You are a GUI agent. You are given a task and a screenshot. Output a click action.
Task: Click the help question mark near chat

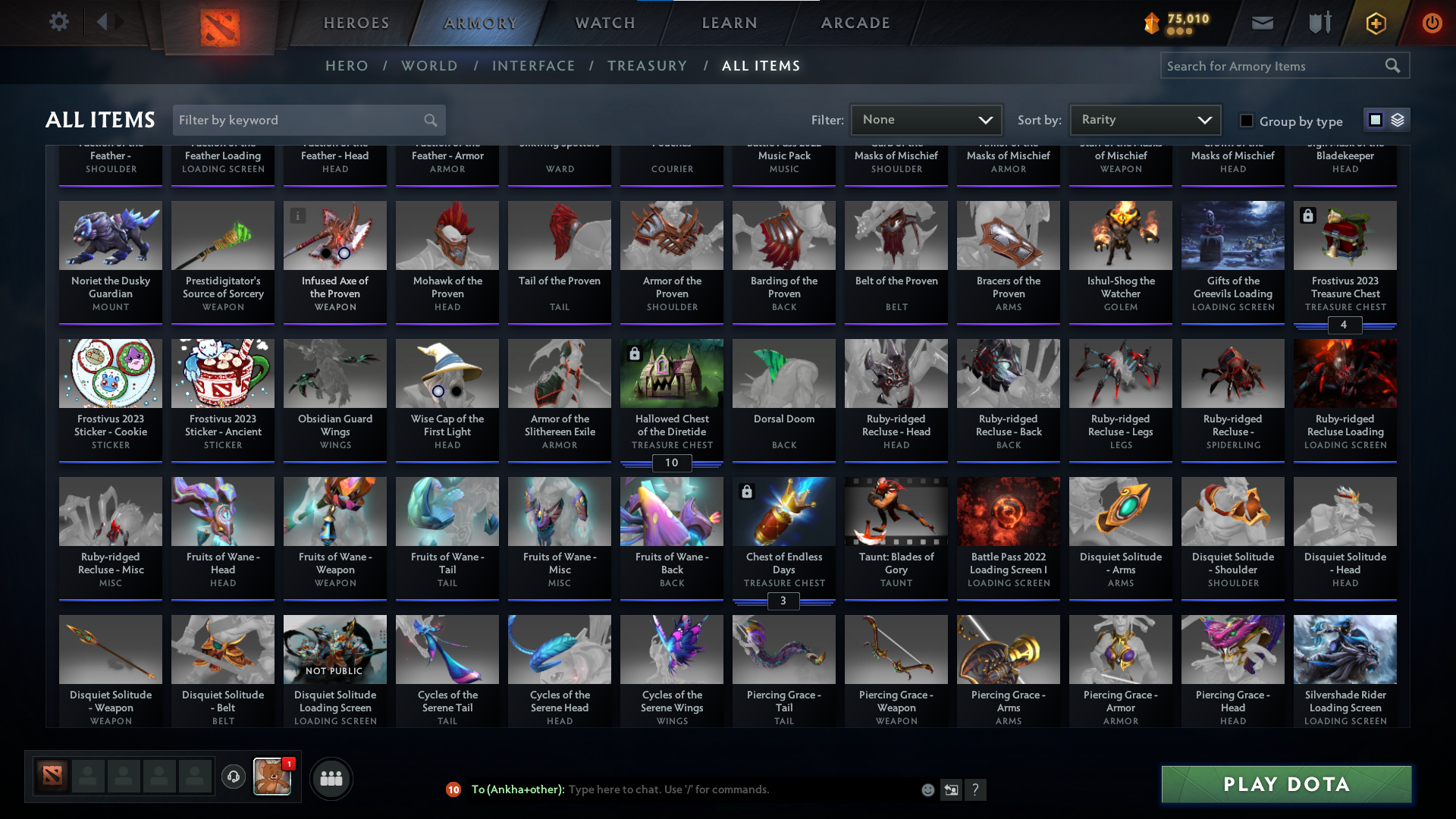coord(976,789)
